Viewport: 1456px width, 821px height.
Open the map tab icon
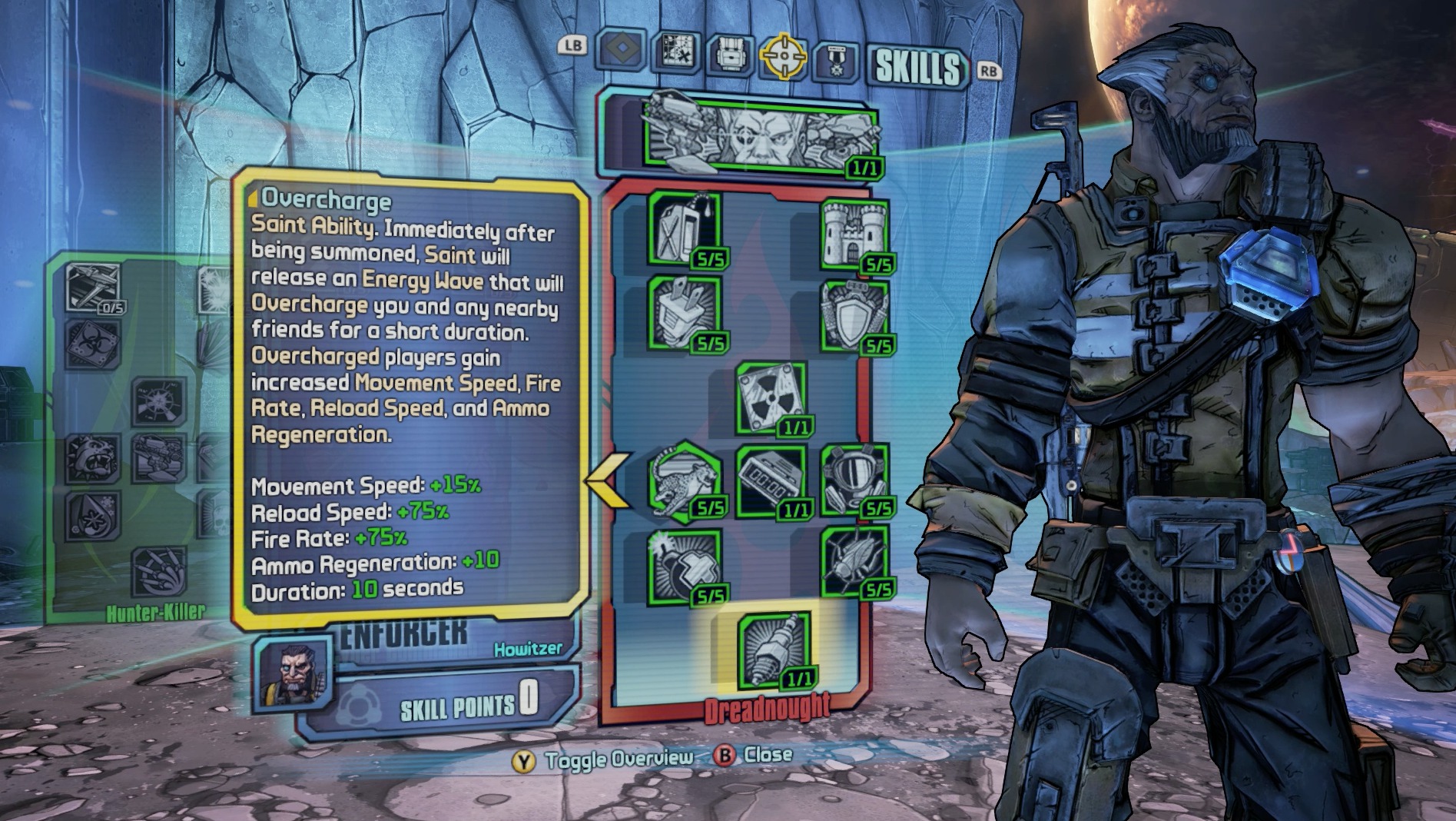coord(676,53)
